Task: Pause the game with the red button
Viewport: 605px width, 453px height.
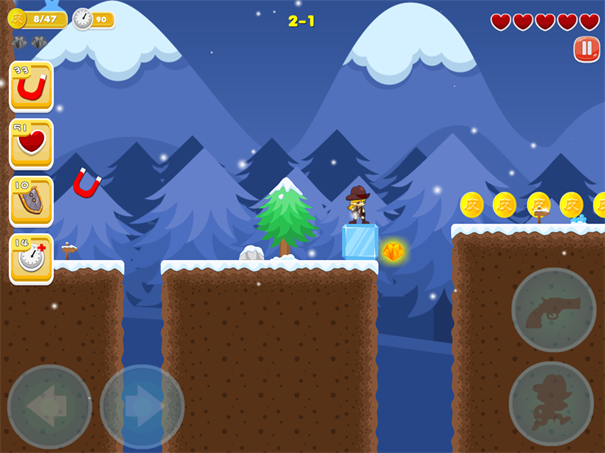Action: (587, 49)
